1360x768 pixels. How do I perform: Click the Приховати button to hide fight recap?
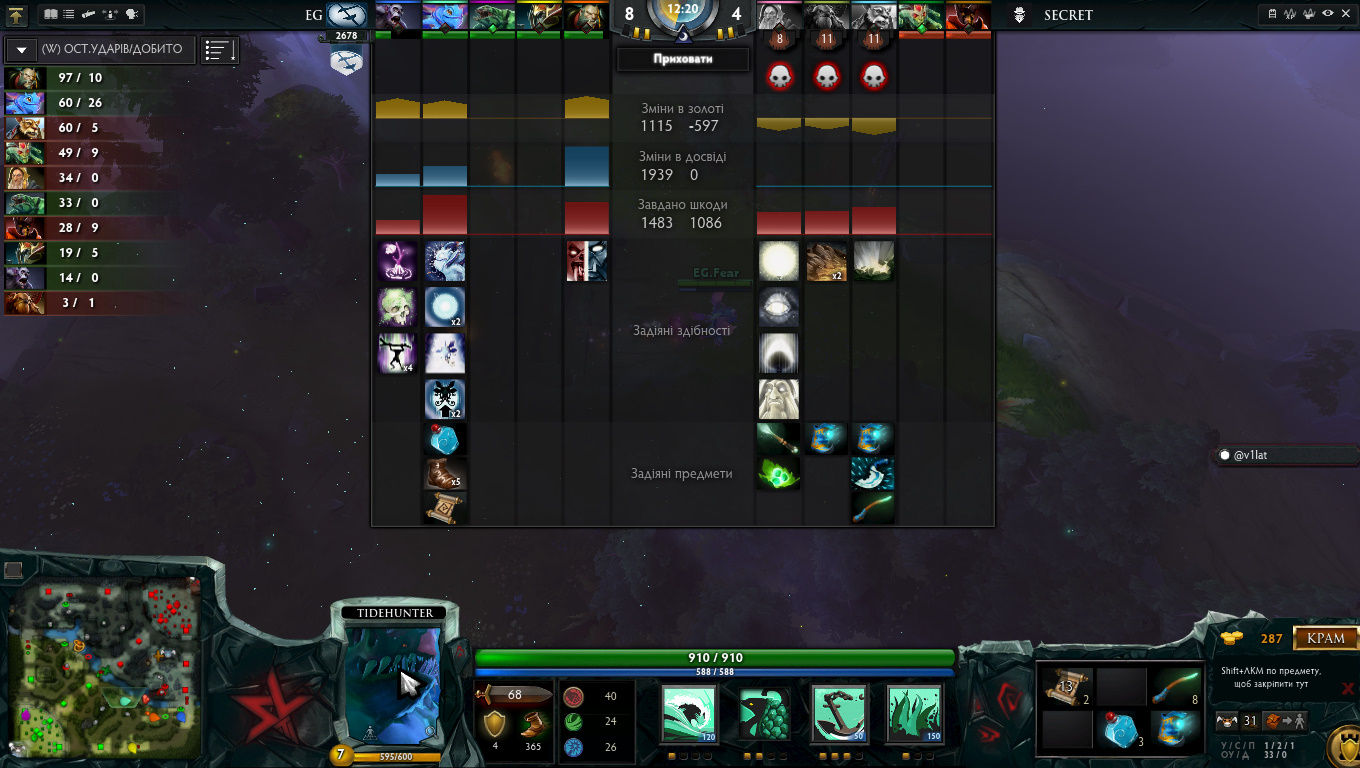(x=683, y=59)
